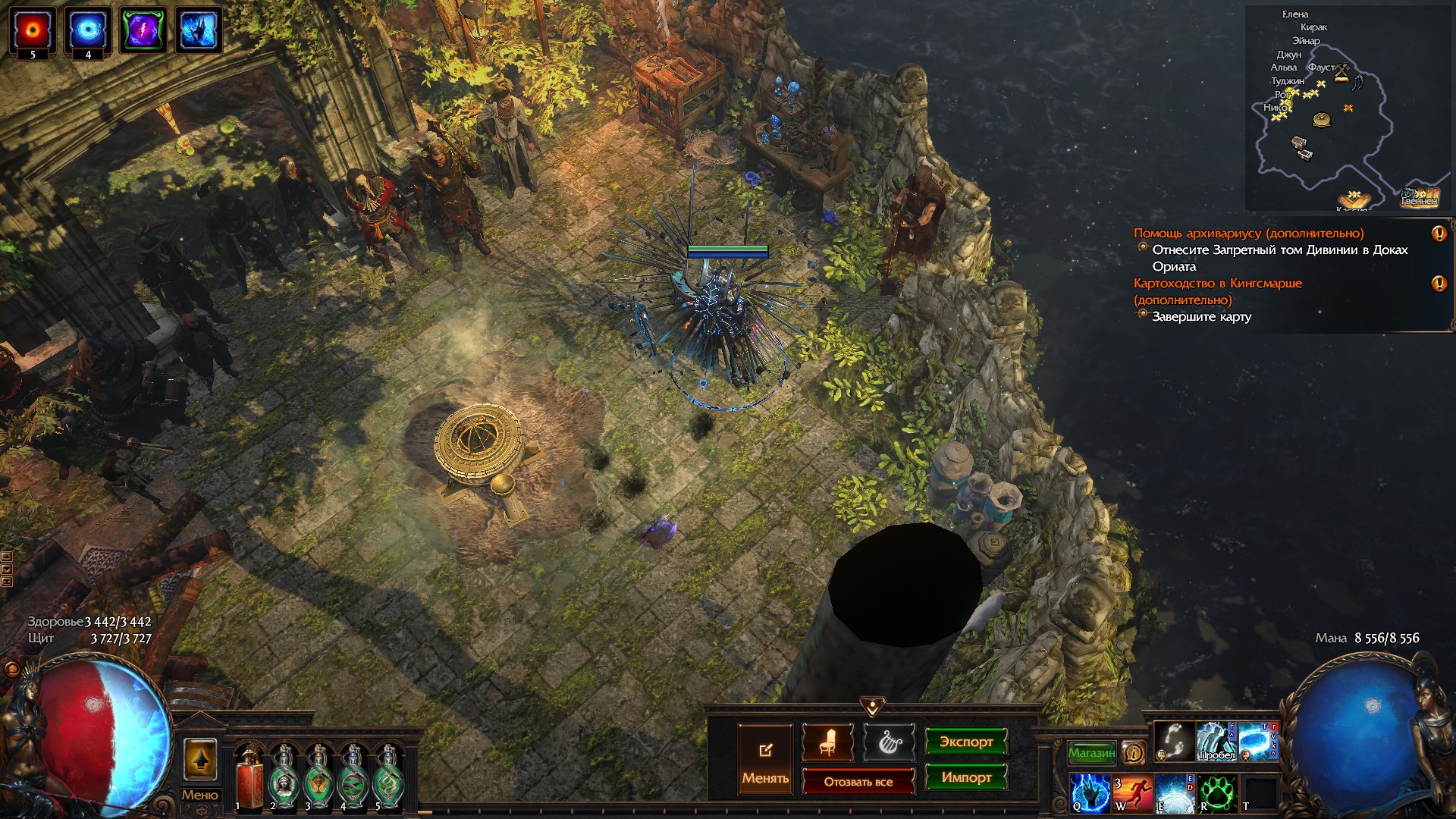Click the green Импорт button
This screenshot has width=1456, height=819.
965,777
